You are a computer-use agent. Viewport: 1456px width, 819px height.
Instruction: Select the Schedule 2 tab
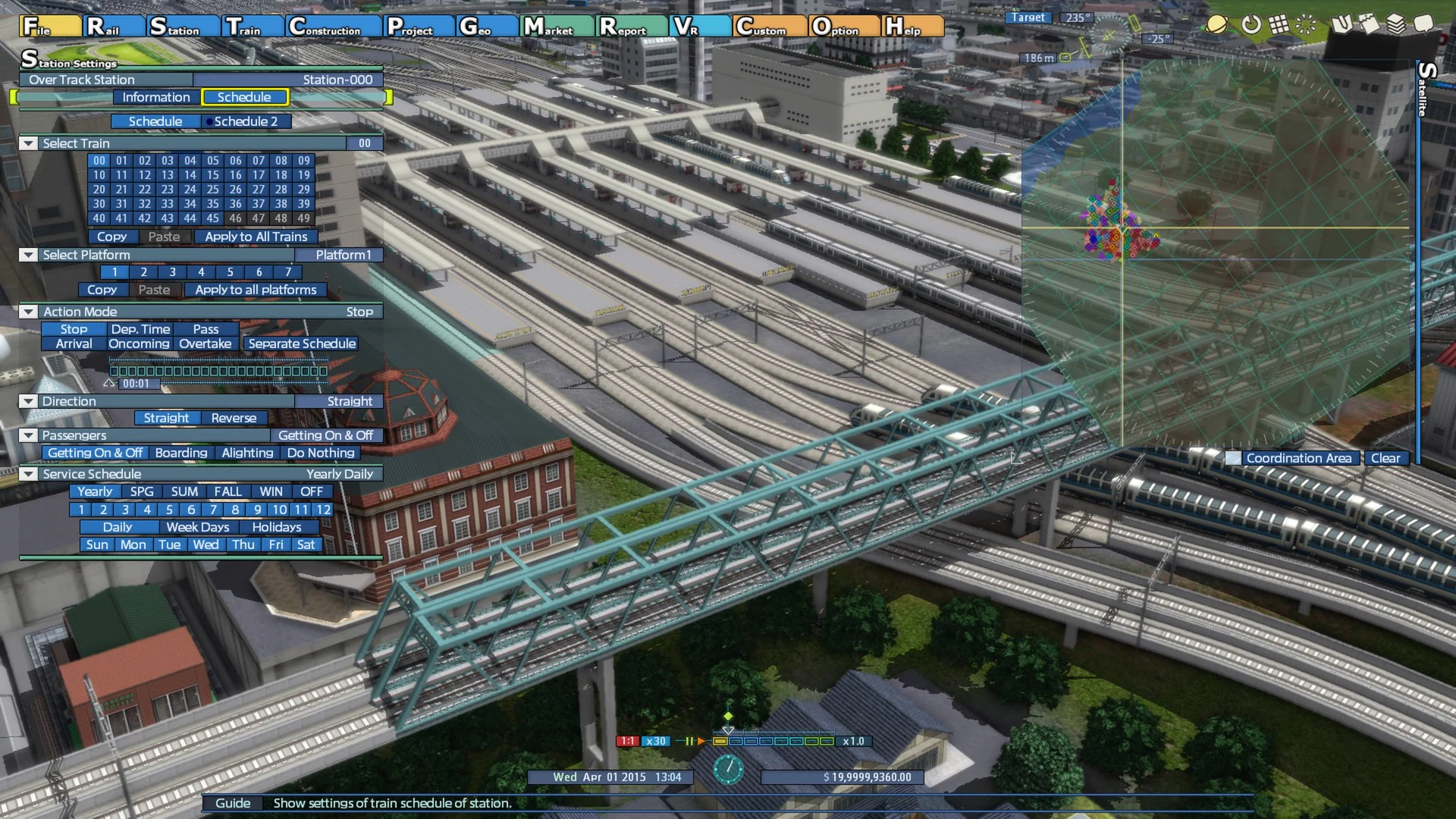pyautogui.click(x=246, y=121)
